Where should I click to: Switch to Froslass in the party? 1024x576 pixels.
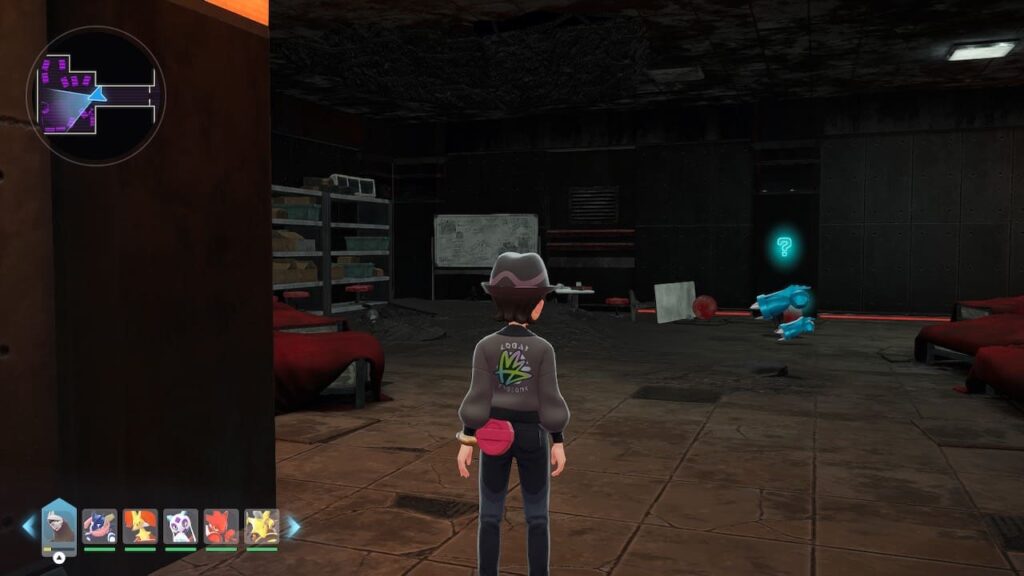pos(181,526)
